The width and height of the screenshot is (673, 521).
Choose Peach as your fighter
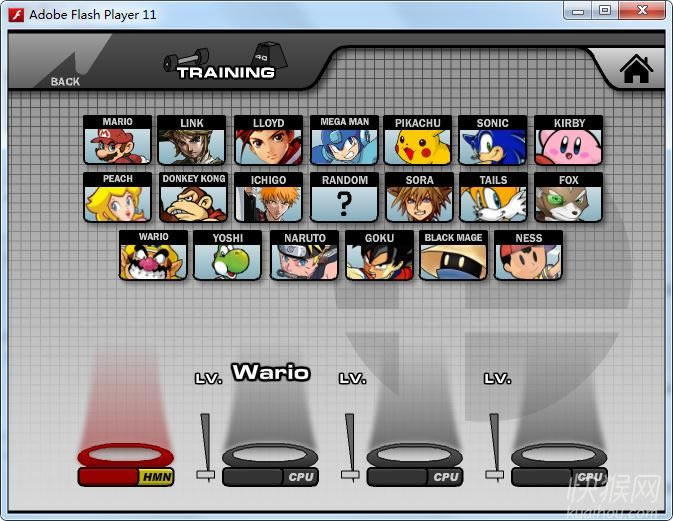pyautogui.click(x=118, y=198)
